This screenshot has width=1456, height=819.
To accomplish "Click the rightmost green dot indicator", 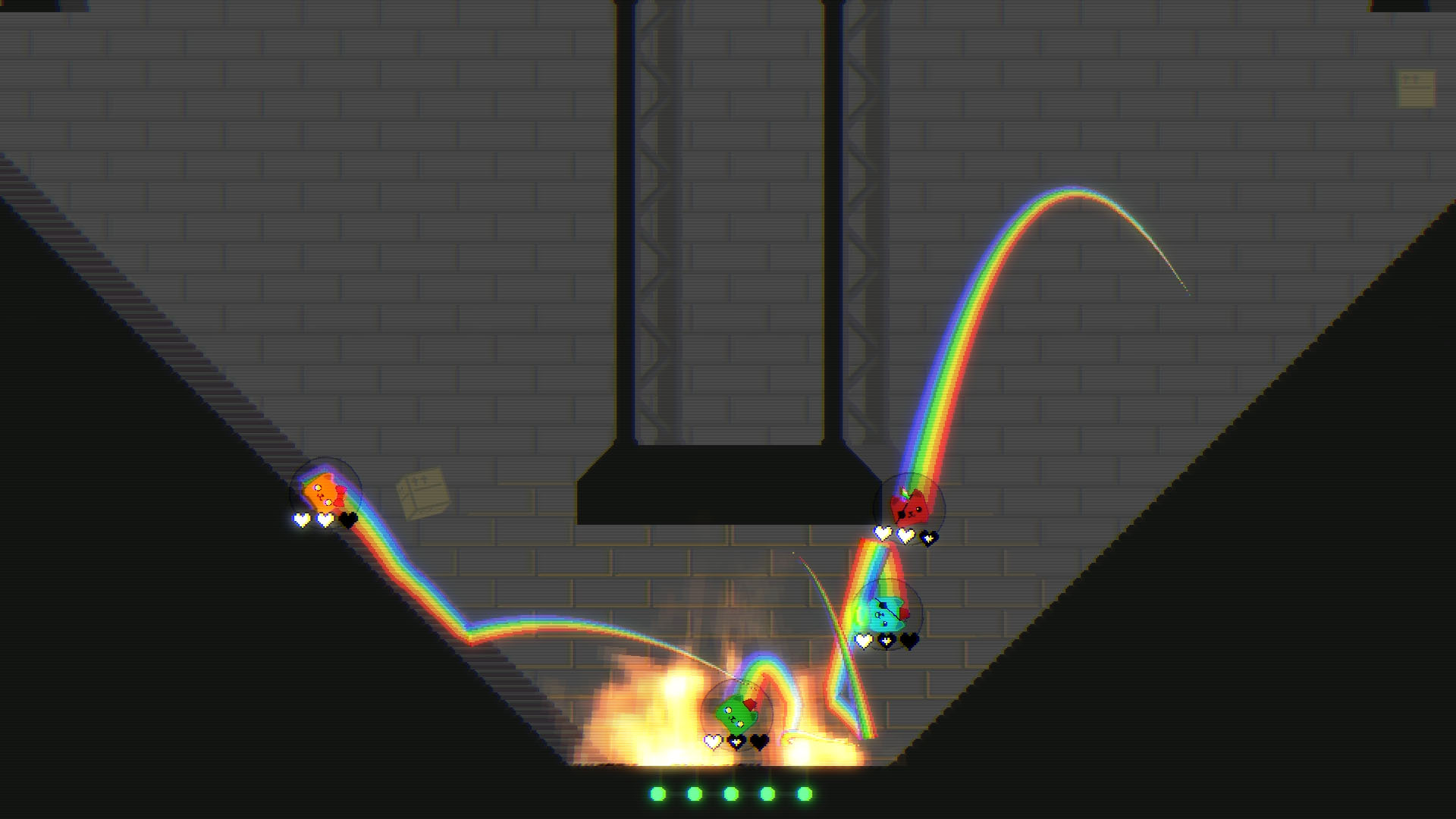I will tap(806, 795).
